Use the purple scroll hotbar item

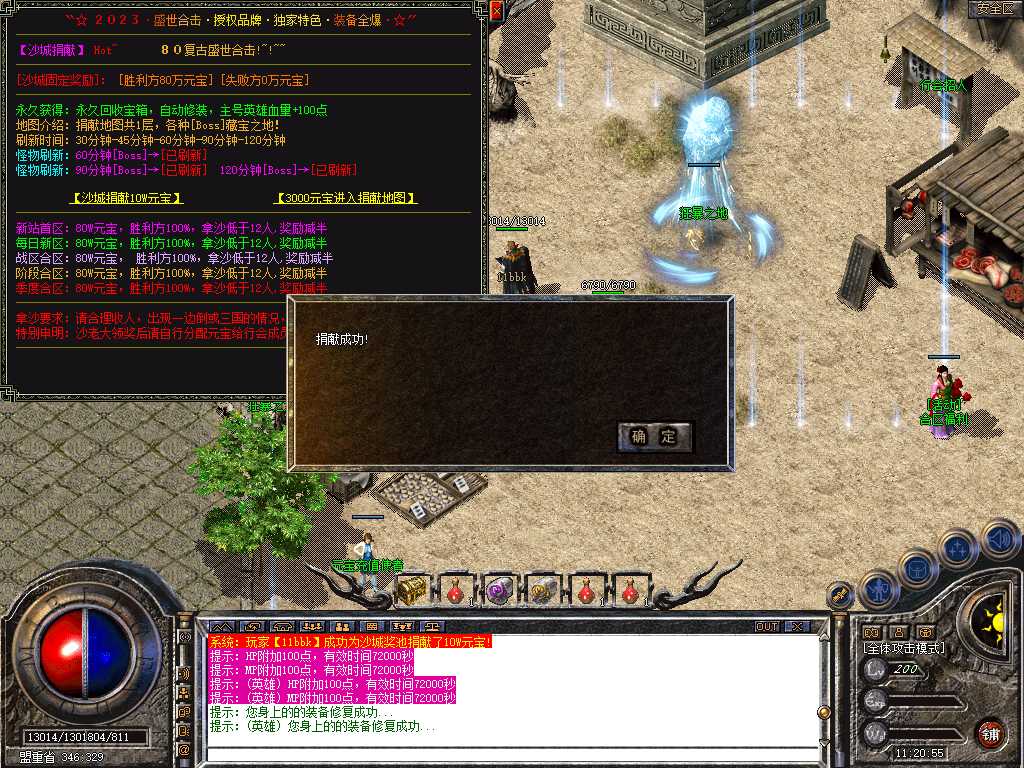(x=499, y=591)
